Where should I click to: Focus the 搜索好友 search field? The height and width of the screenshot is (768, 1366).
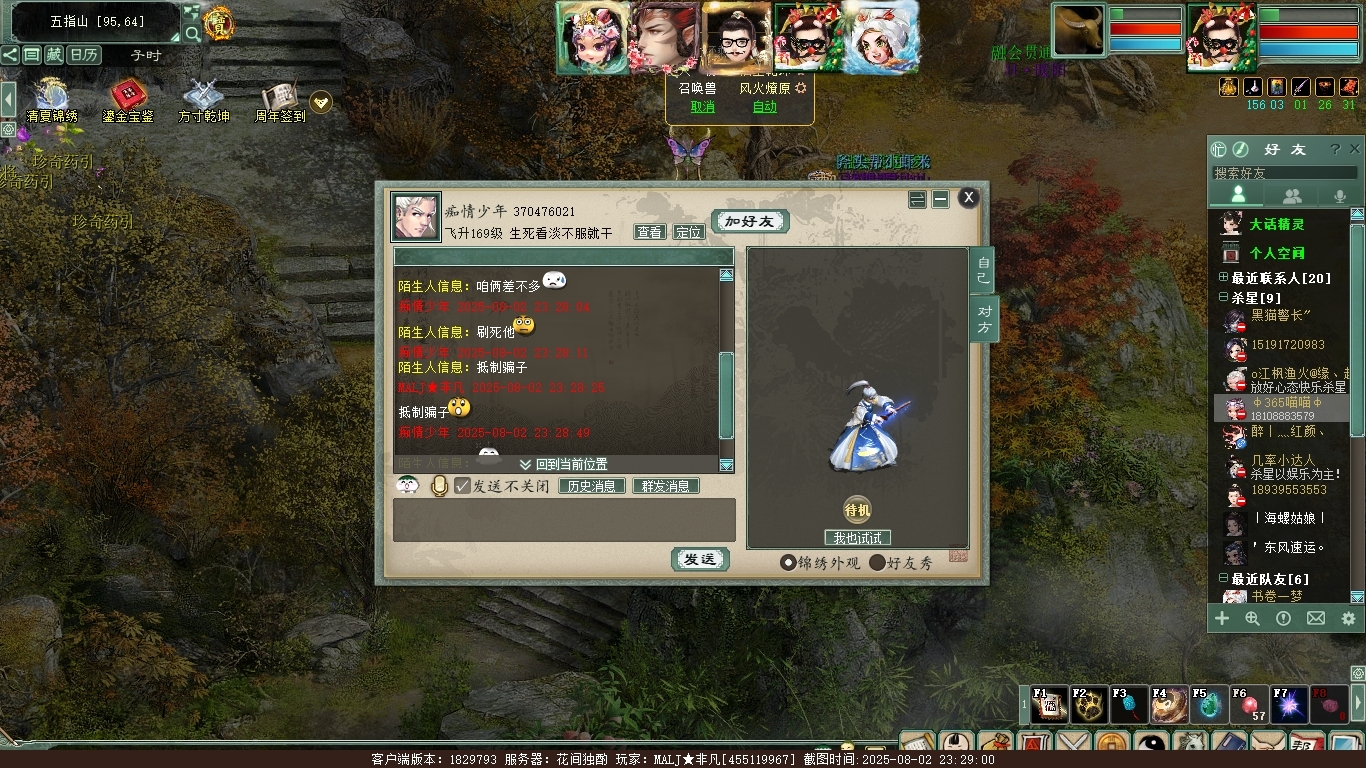tap(1284, 173)
